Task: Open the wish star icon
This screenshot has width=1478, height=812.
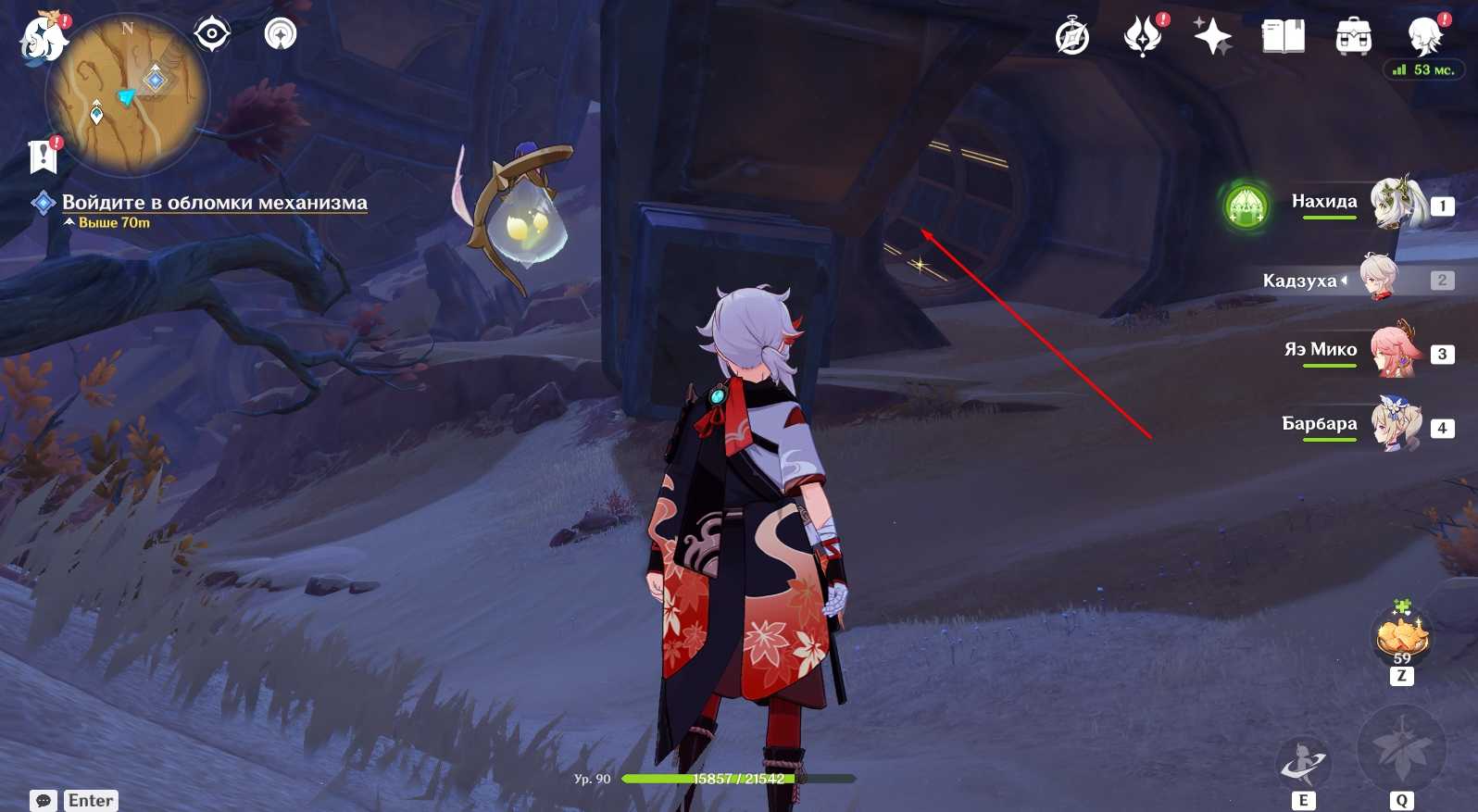Action: (1212, 37)
